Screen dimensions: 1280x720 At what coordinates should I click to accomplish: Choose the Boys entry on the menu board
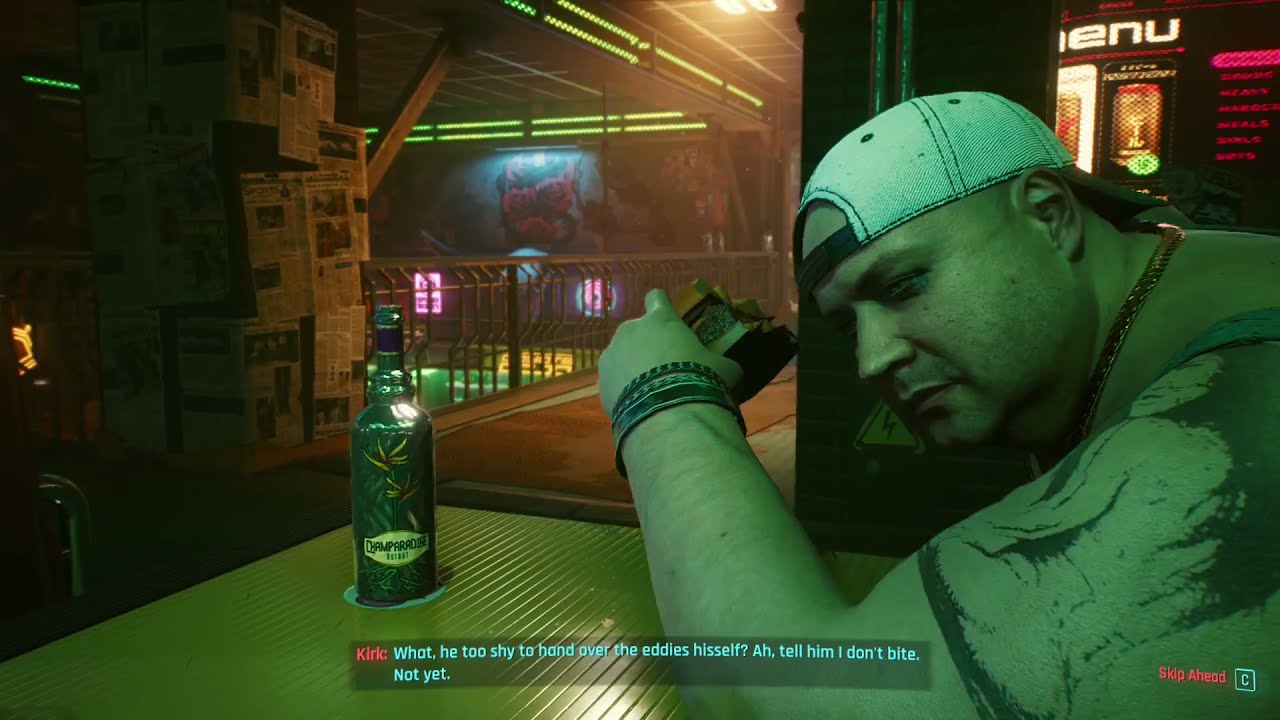click(1234, 154)
